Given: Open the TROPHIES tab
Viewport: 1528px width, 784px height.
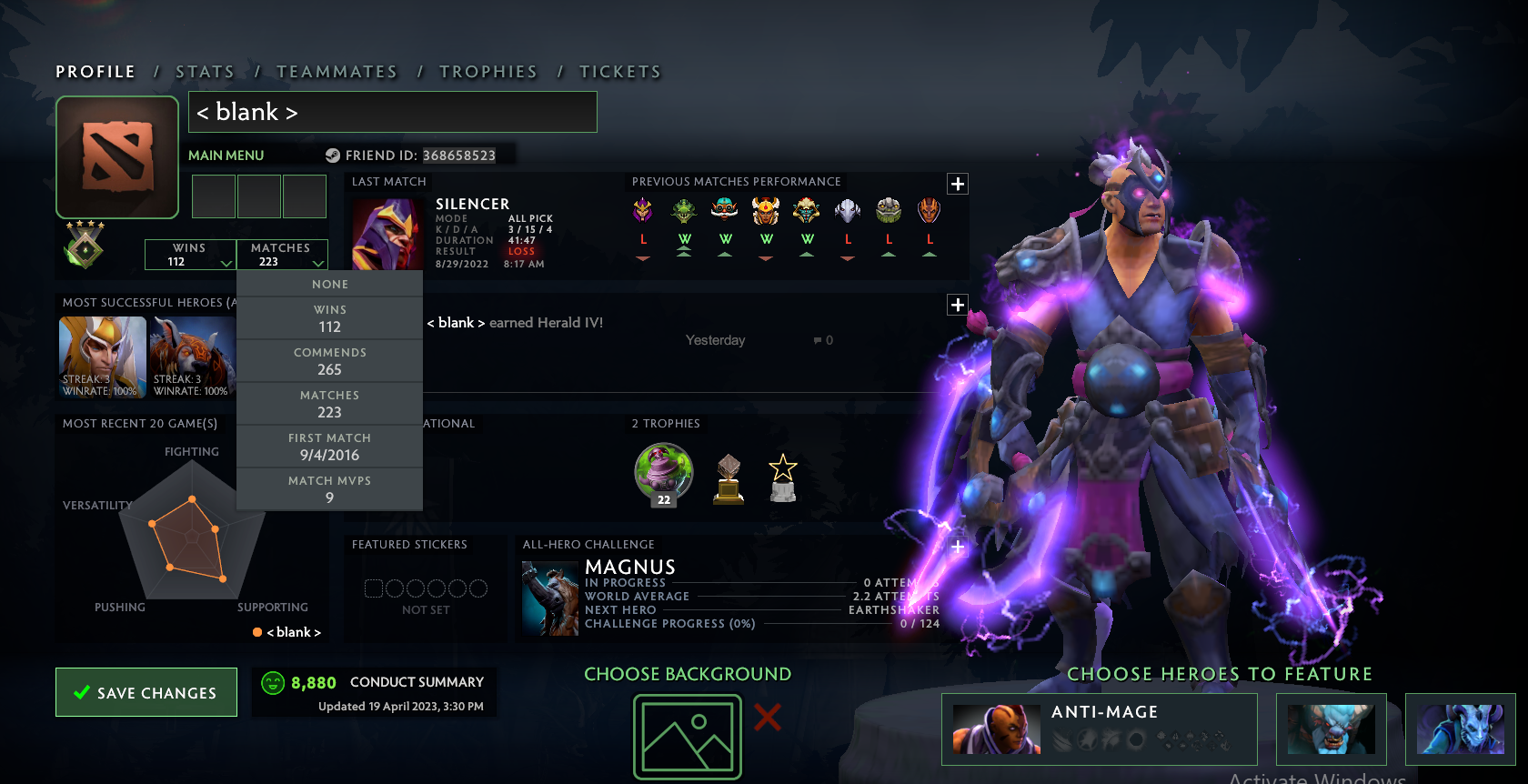Looking at the screenshot, I should coord(488,71).
